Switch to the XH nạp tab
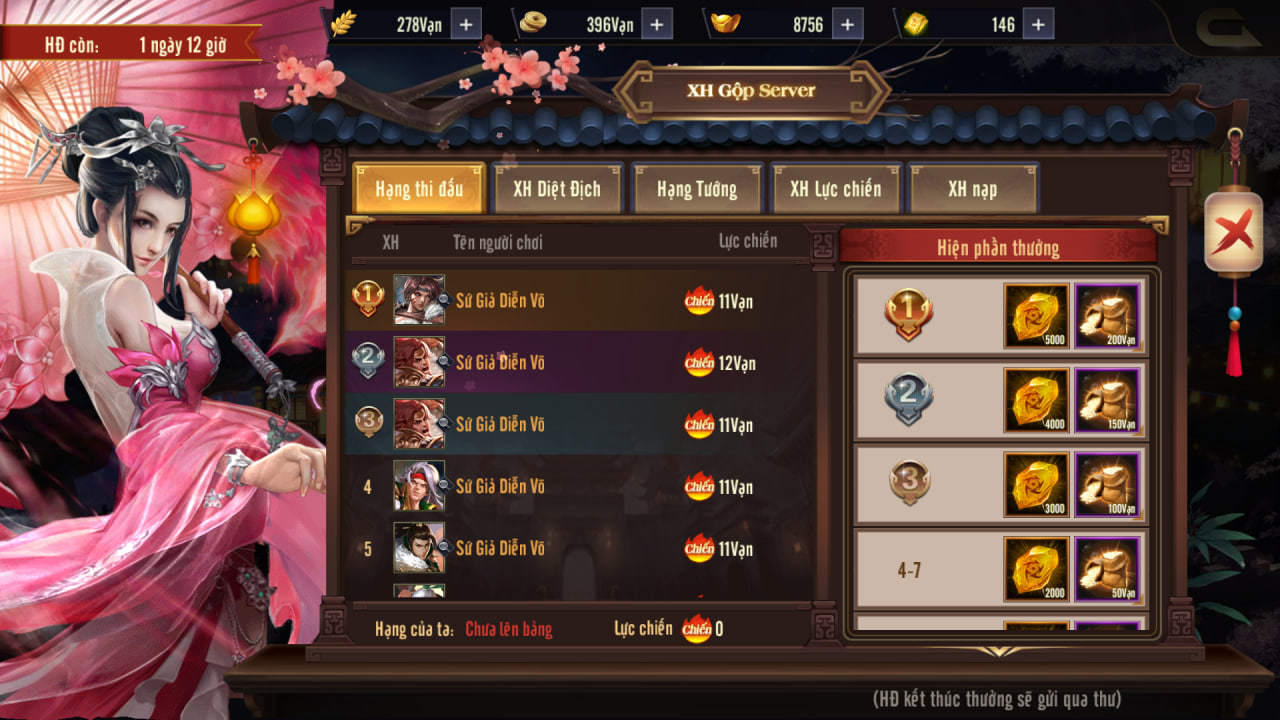 point(973,189)
